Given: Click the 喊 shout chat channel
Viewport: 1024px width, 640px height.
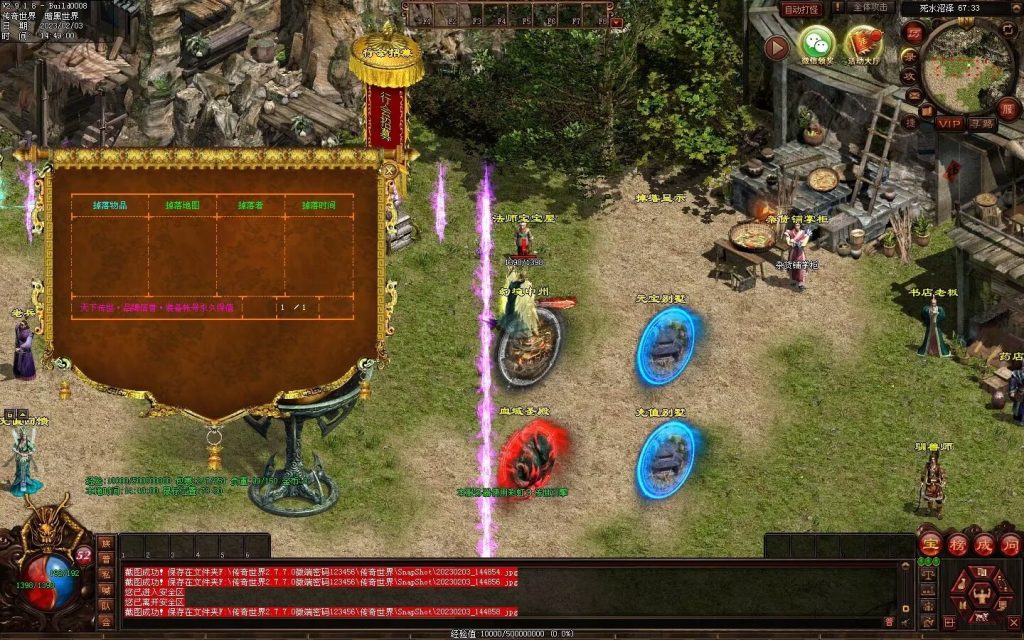Looking at the screenshot, I should [105, 589].
